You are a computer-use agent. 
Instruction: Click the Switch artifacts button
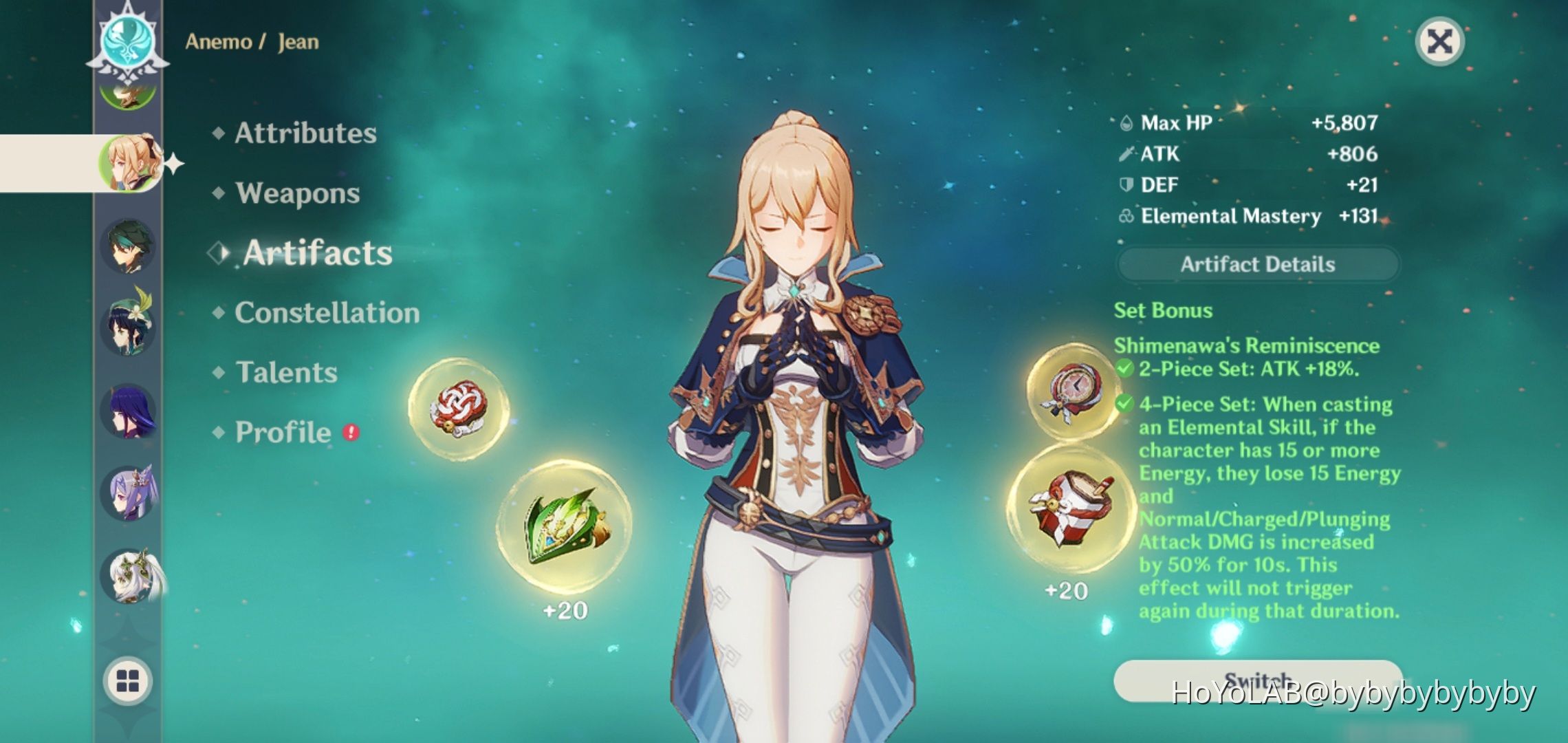point(1257,680)
